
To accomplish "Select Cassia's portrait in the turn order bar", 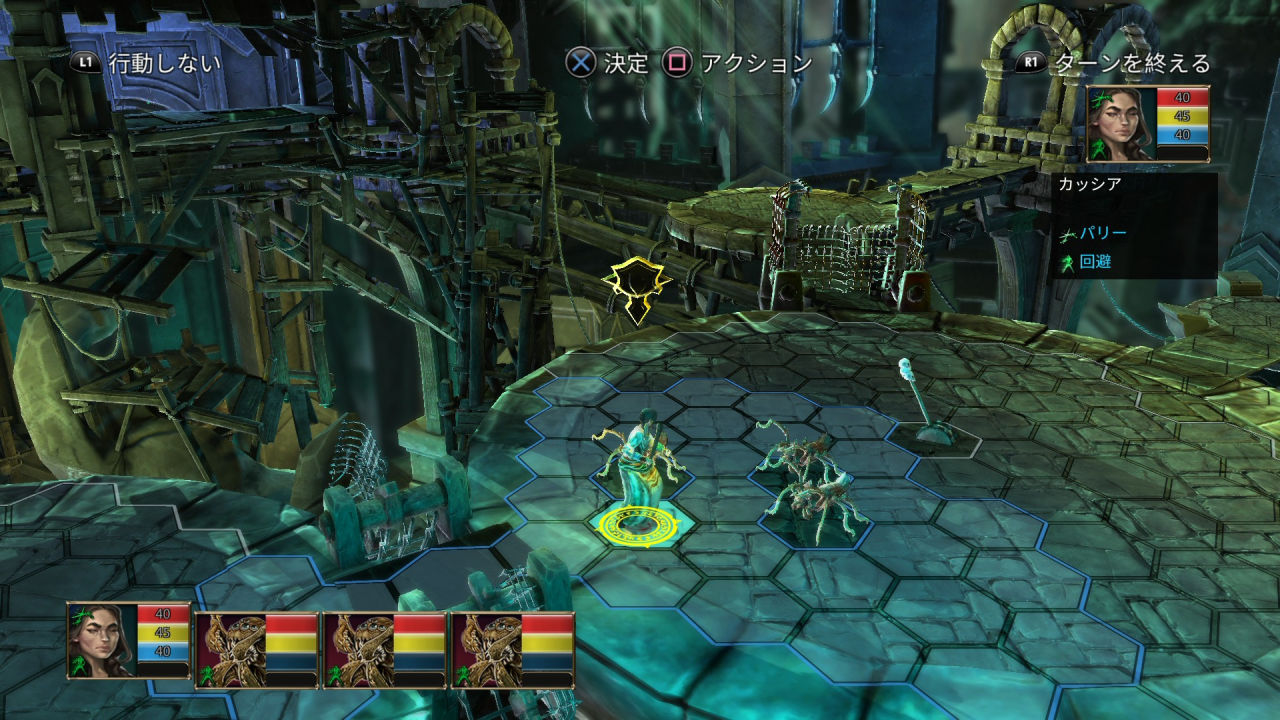I will click(102, 641).
